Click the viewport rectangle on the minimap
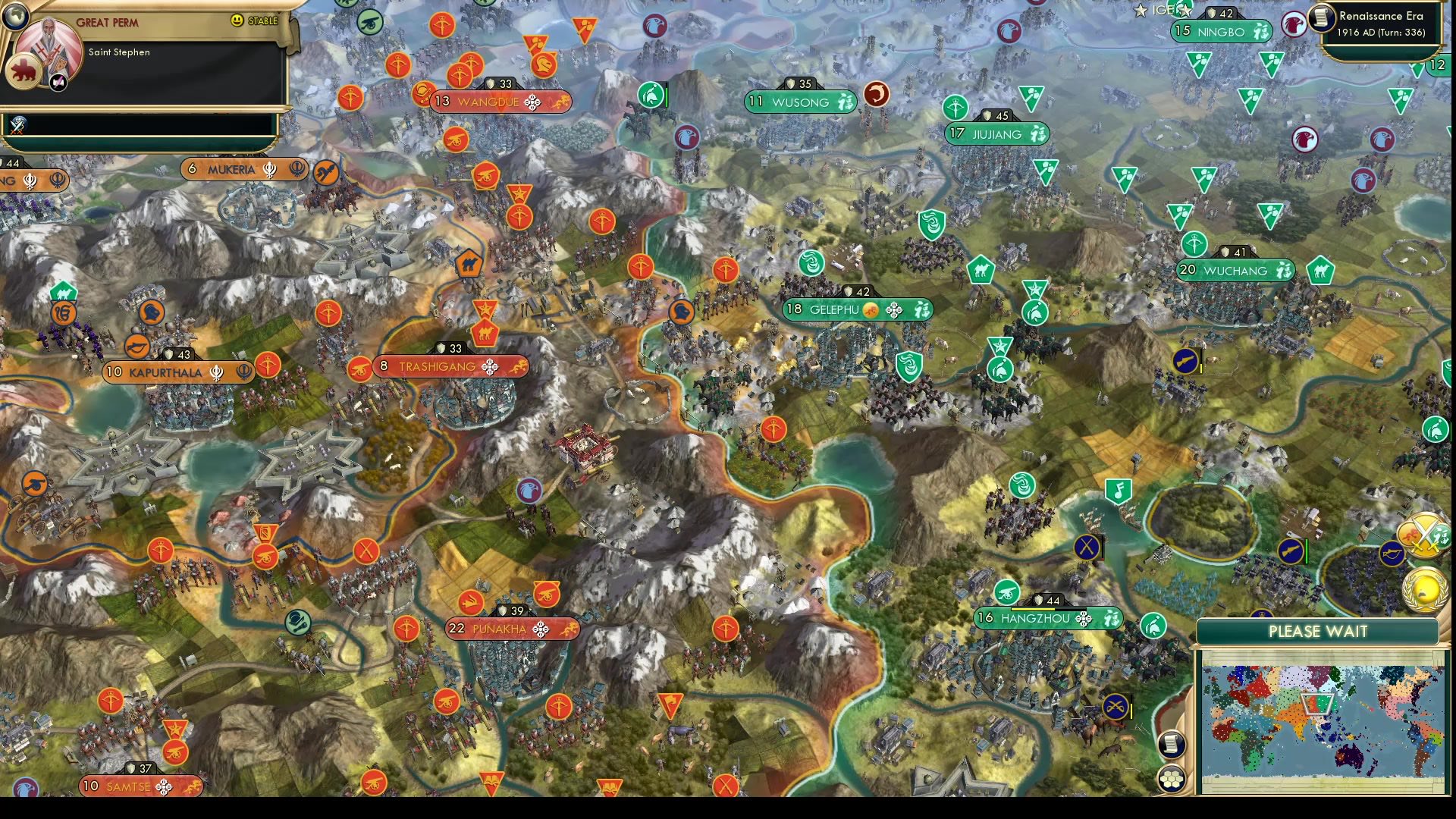The image size is (1456, 819). click(x=1316, y=703)
